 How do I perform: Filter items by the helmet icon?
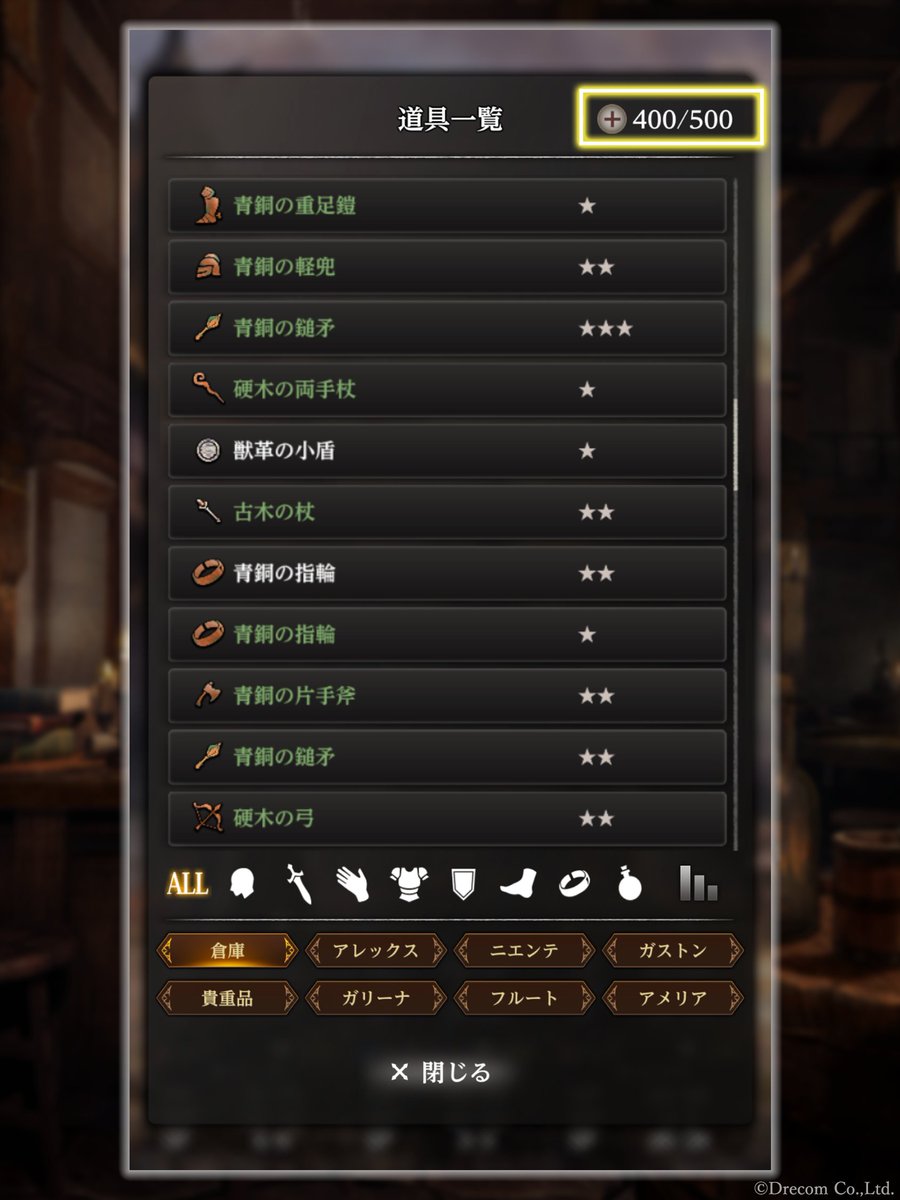[242, 884]
